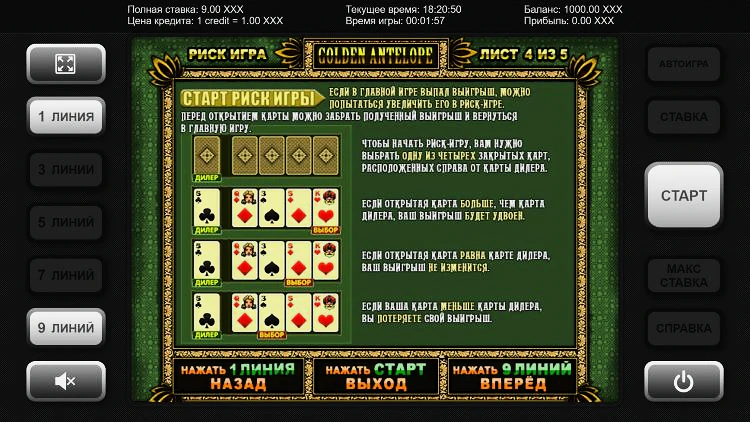Hit the large СТАРТ button
The width and height of the screenshot is (750, 422).
click(x=684, y=196)
